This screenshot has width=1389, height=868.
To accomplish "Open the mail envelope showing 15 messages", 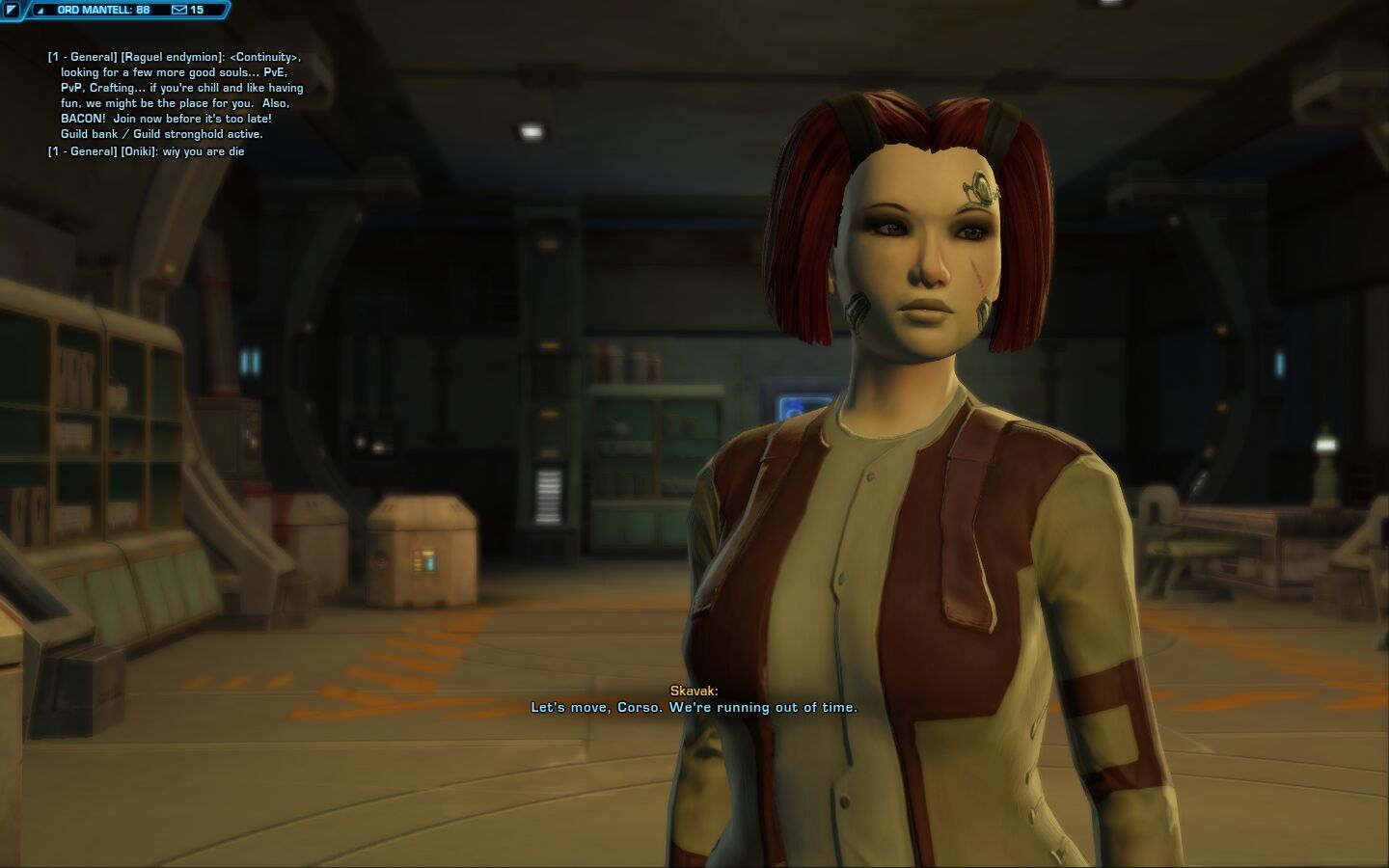I will (178, 10).
